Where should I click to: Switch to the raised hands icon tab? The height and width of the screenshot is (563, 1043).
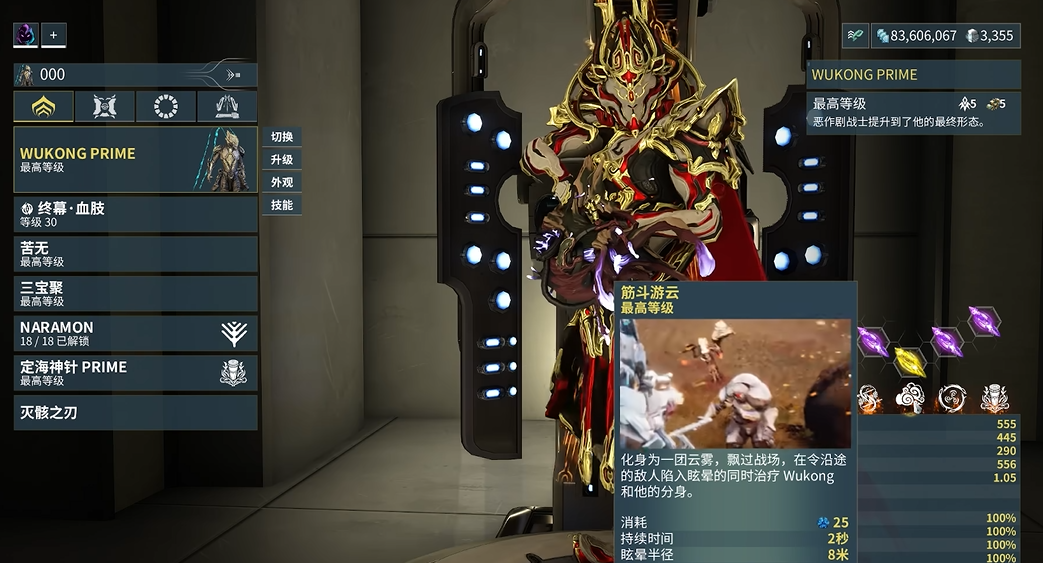coord(227,106)
